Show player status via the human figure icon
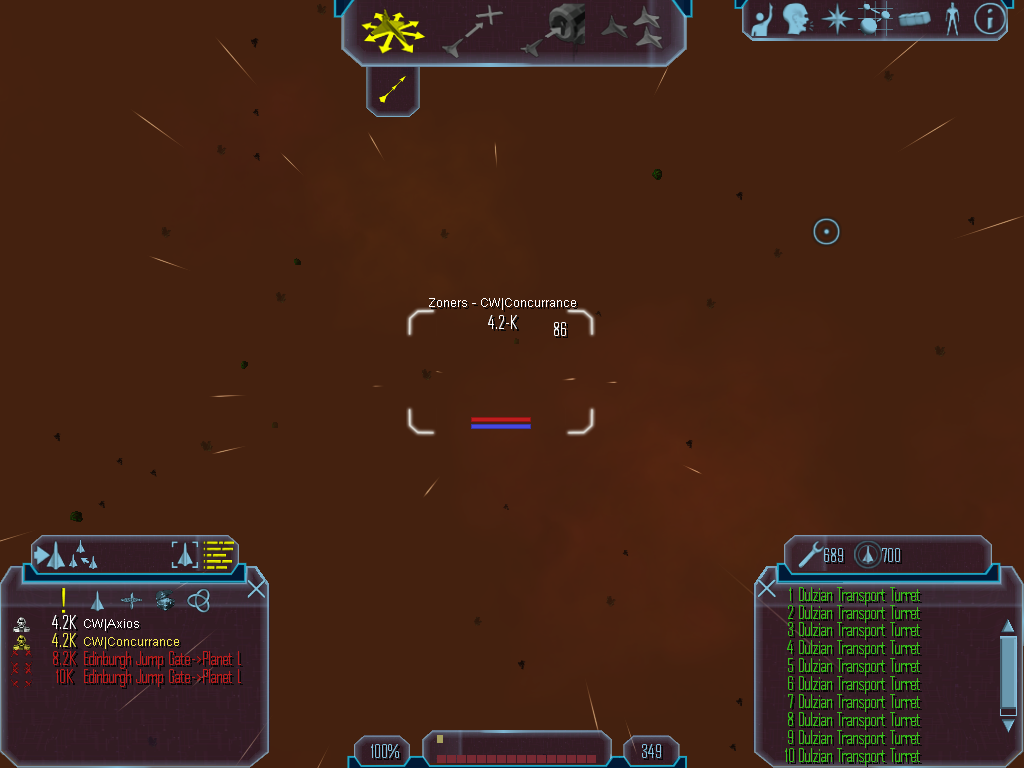Viewport: 1024px width, 768px height. tap(952, 19)
